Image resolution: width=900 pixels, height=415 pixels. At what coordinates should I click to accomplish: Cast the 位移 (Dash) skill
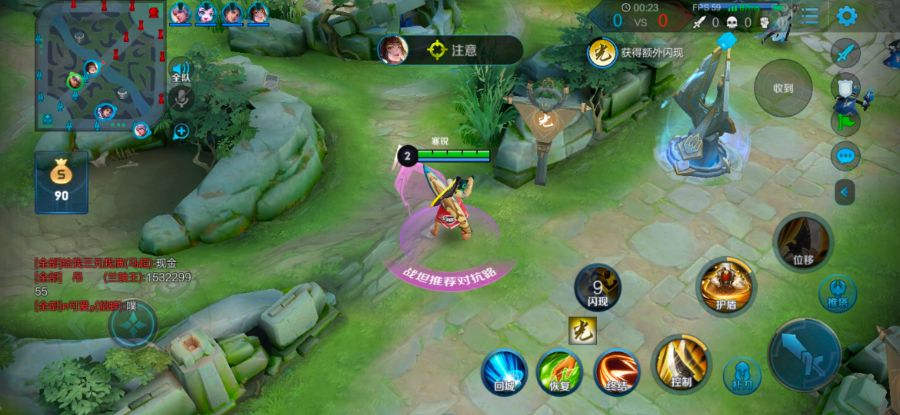click(x=802, y=242)
